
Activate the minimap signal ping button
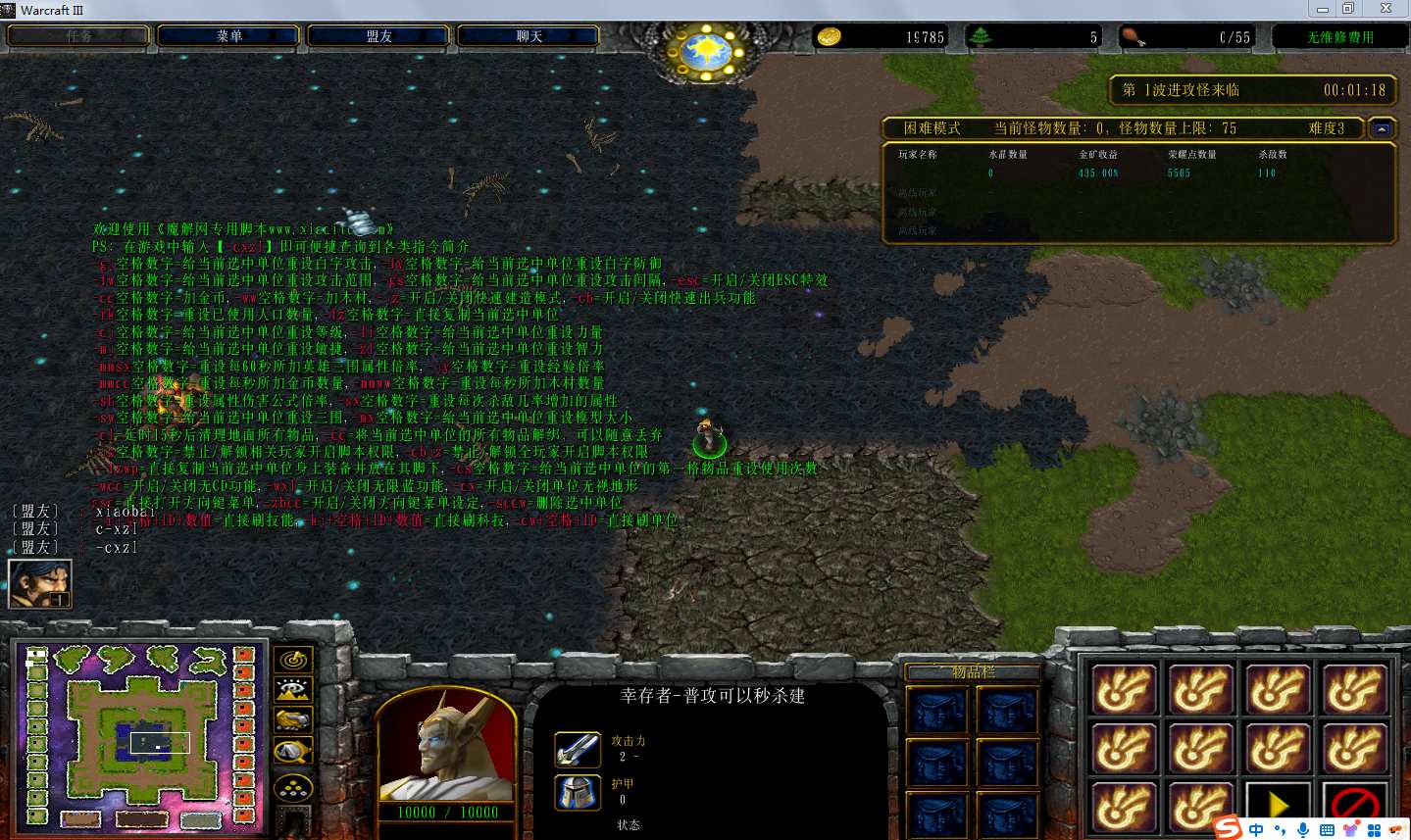[293, 660]
